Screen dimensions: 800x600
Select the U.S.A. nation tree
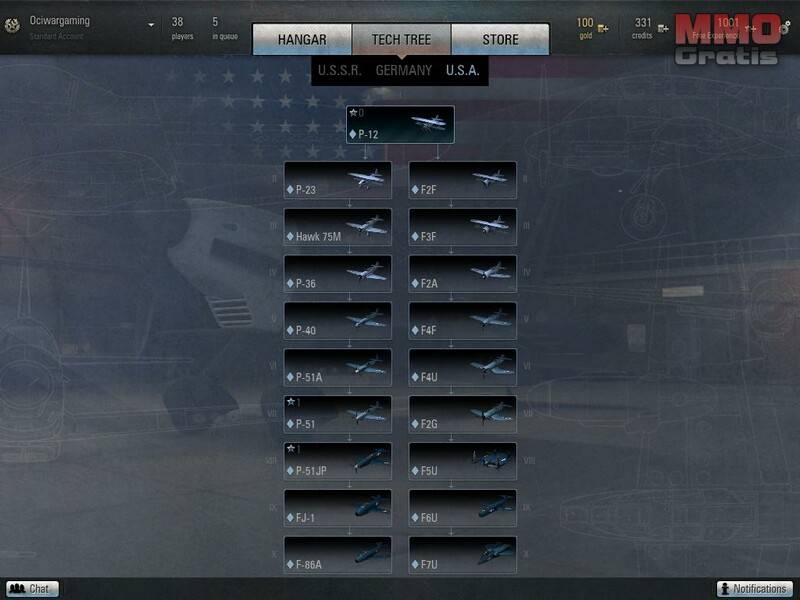(x=463, y=70)
